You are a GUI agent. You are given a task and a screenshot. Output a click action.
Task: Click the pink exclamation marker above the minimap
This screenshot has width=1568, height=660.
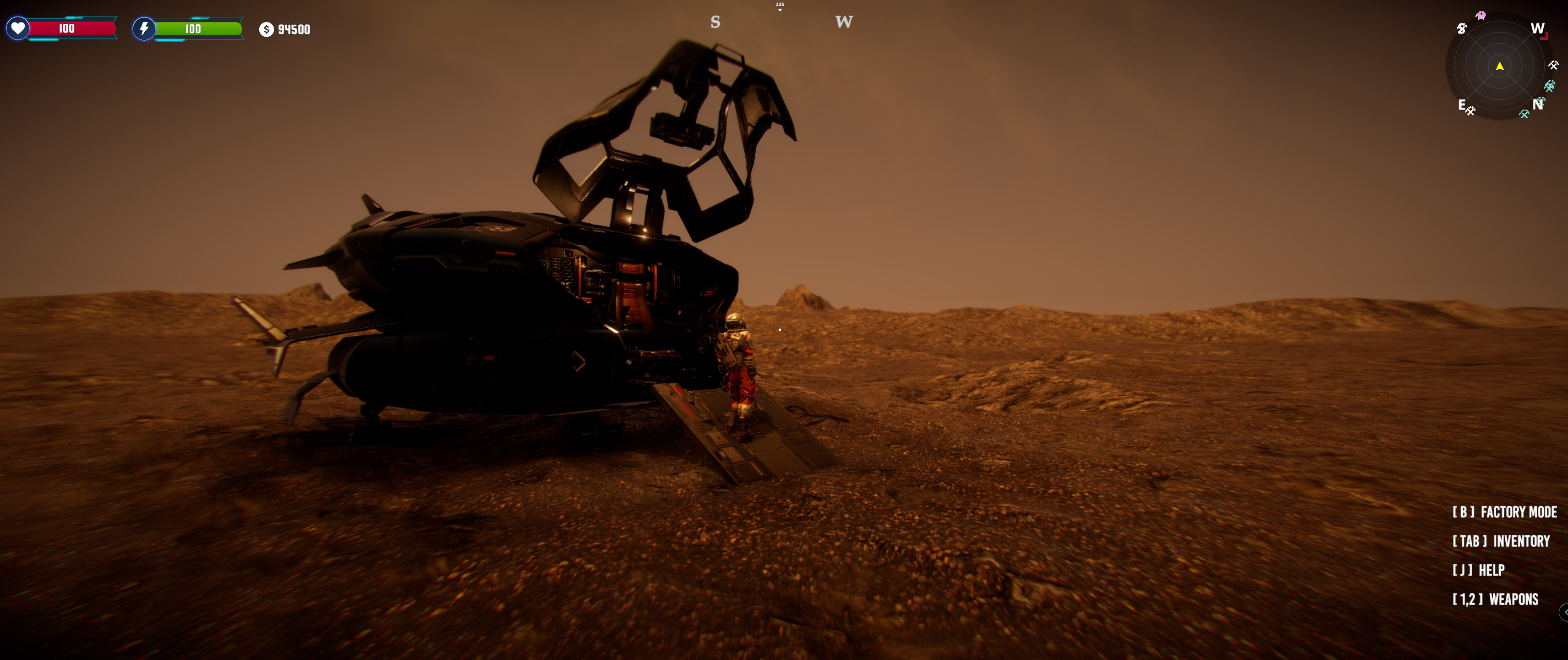tap(1481, 15)
